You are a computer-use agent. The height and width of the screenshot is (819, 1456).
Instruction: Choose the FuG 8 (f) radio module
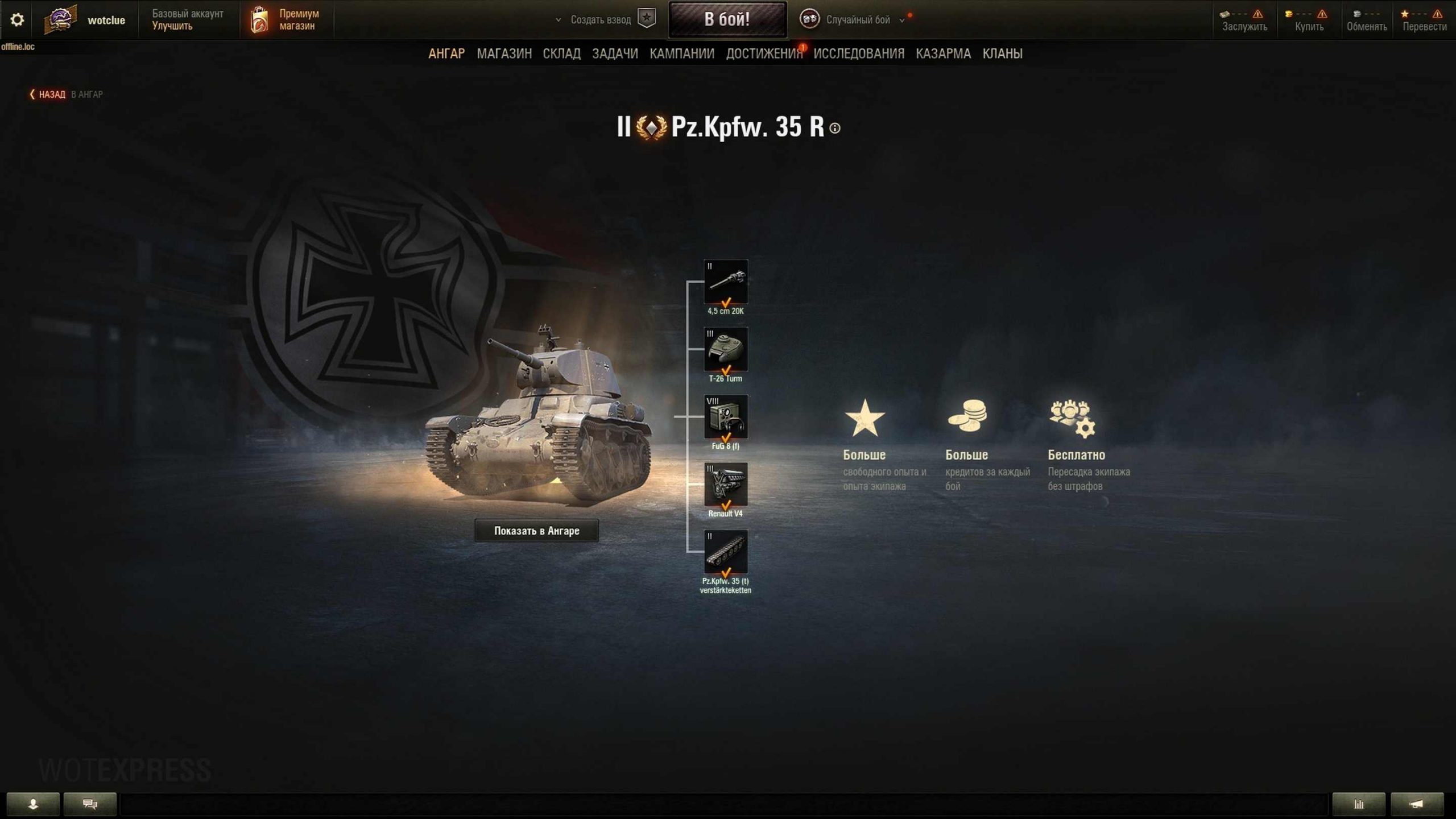click(726, 417)
